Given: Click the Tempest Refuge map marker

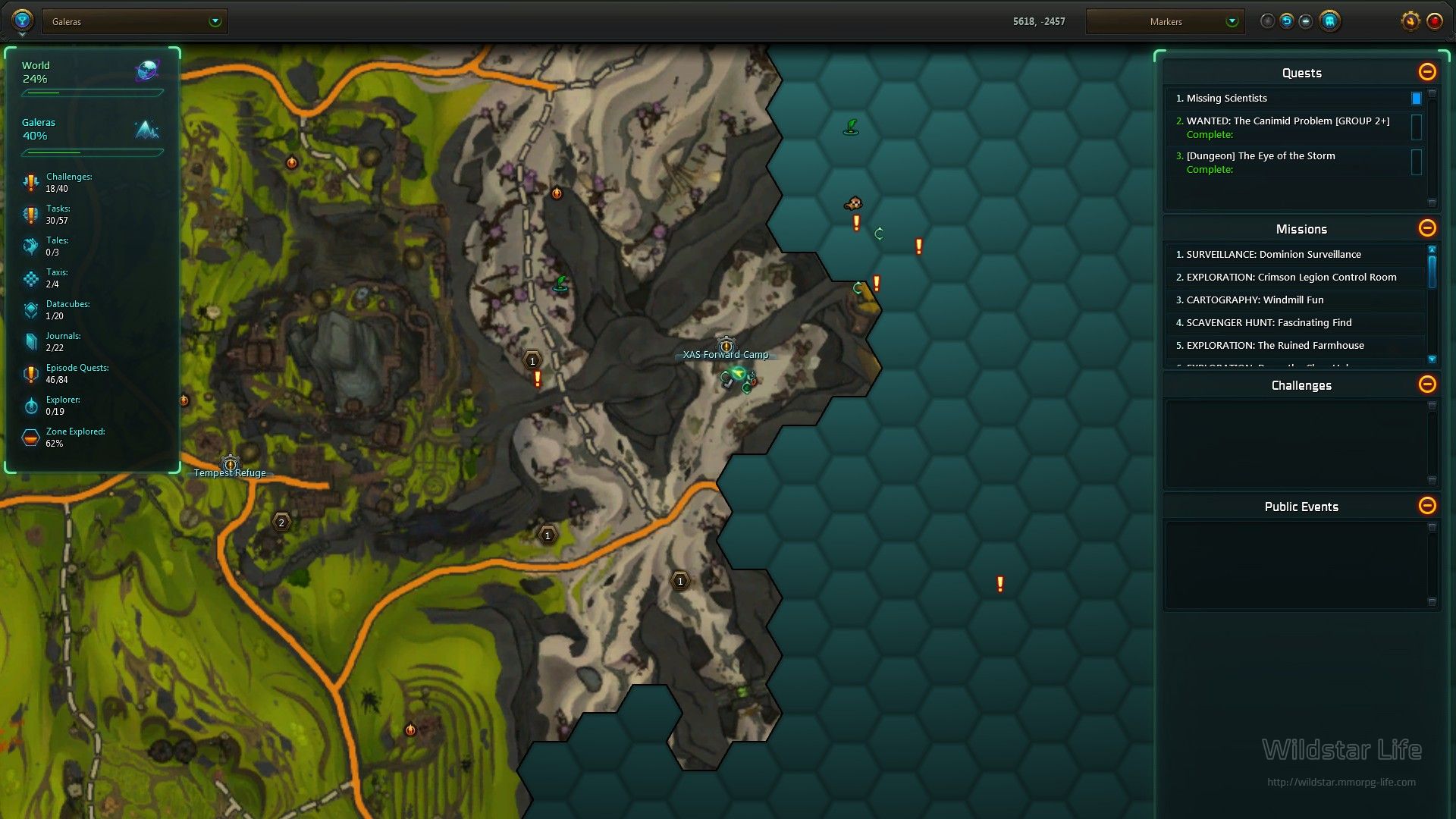Looking at the screenshot, I should (230, 464).
